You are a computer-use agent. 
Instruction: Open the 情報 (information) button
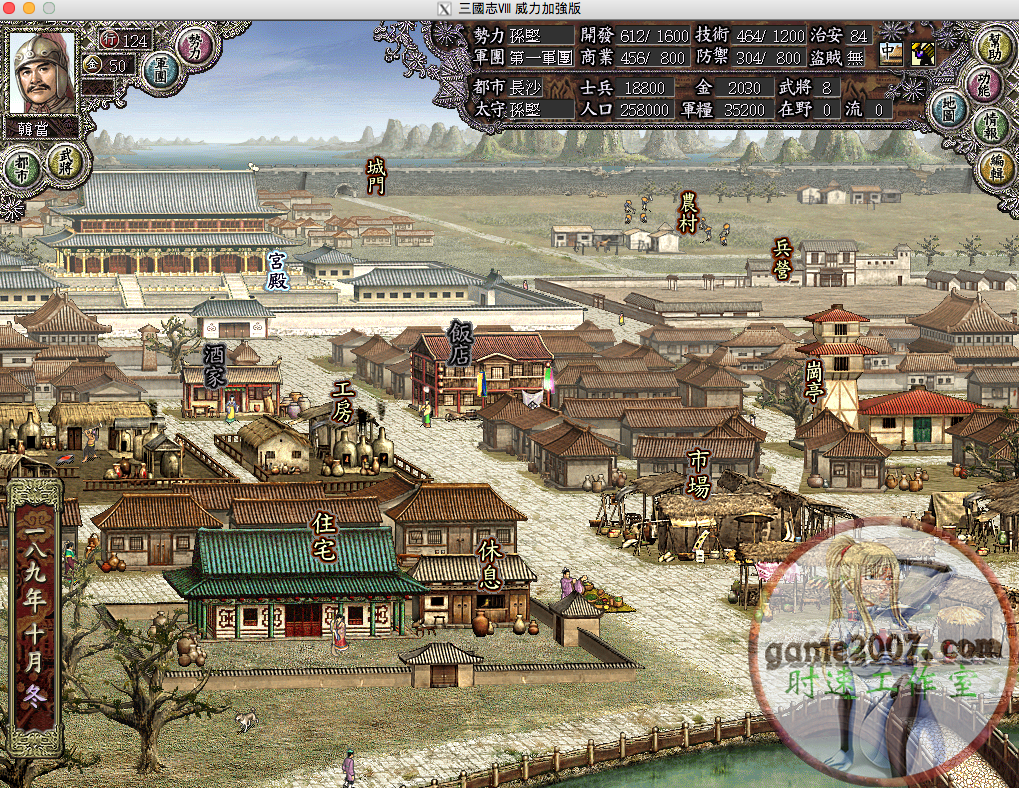click(991, 126)
